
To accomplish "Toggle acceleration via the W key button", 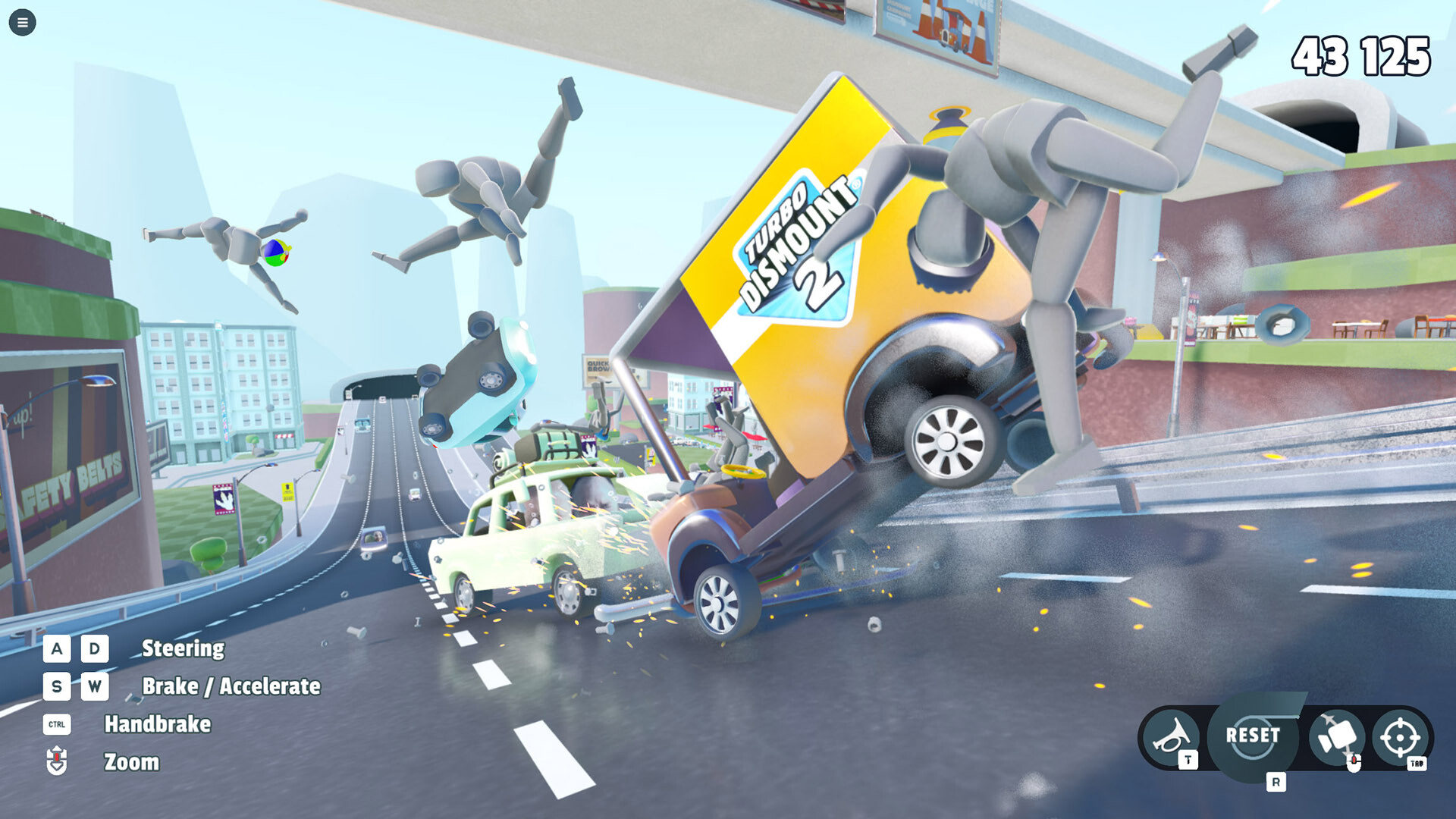I will coord(94,687).
